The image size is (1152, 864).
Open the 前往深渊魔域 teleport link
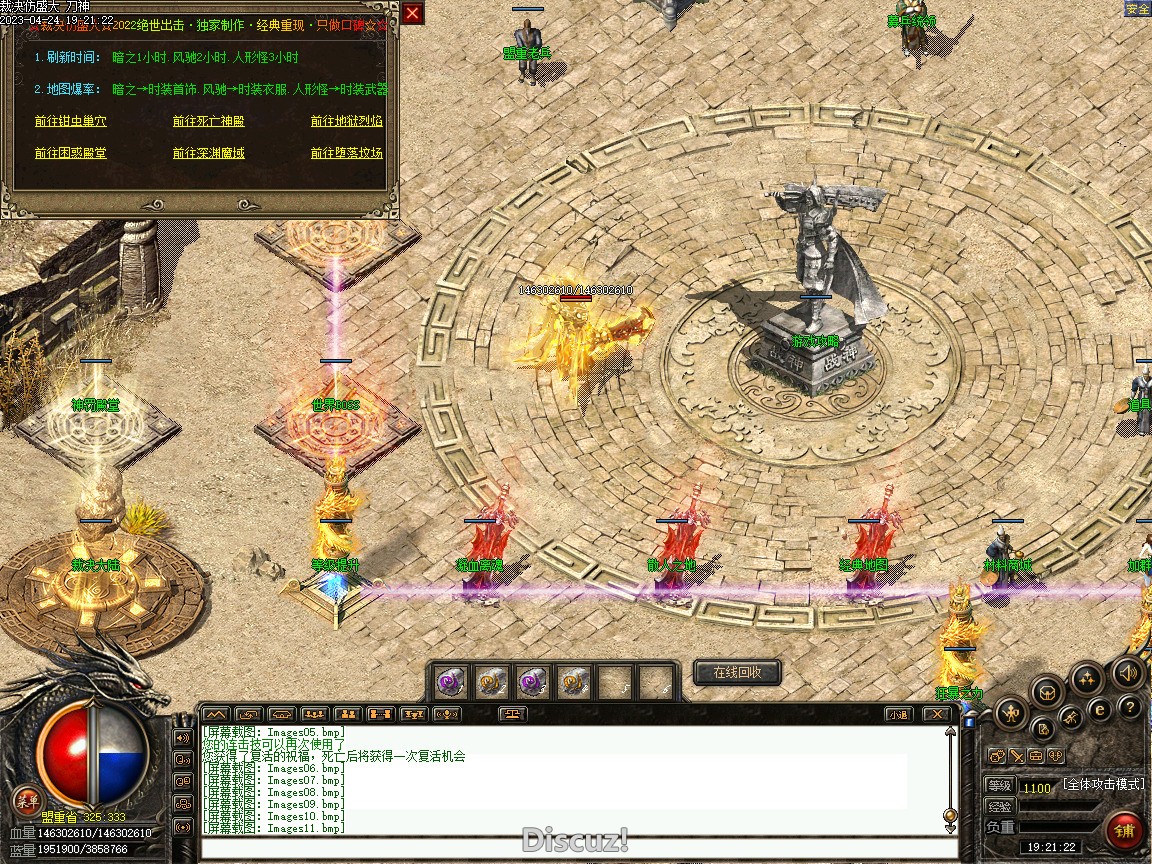pos(208,153)
